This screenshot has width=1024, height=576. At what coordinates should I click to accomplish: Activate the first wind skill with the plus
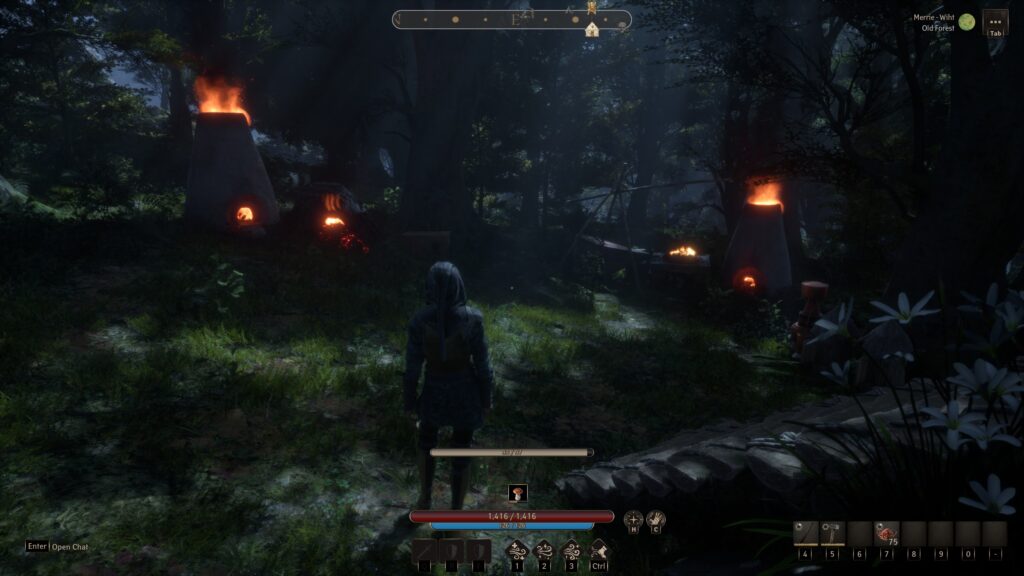(x=518, y=550)
